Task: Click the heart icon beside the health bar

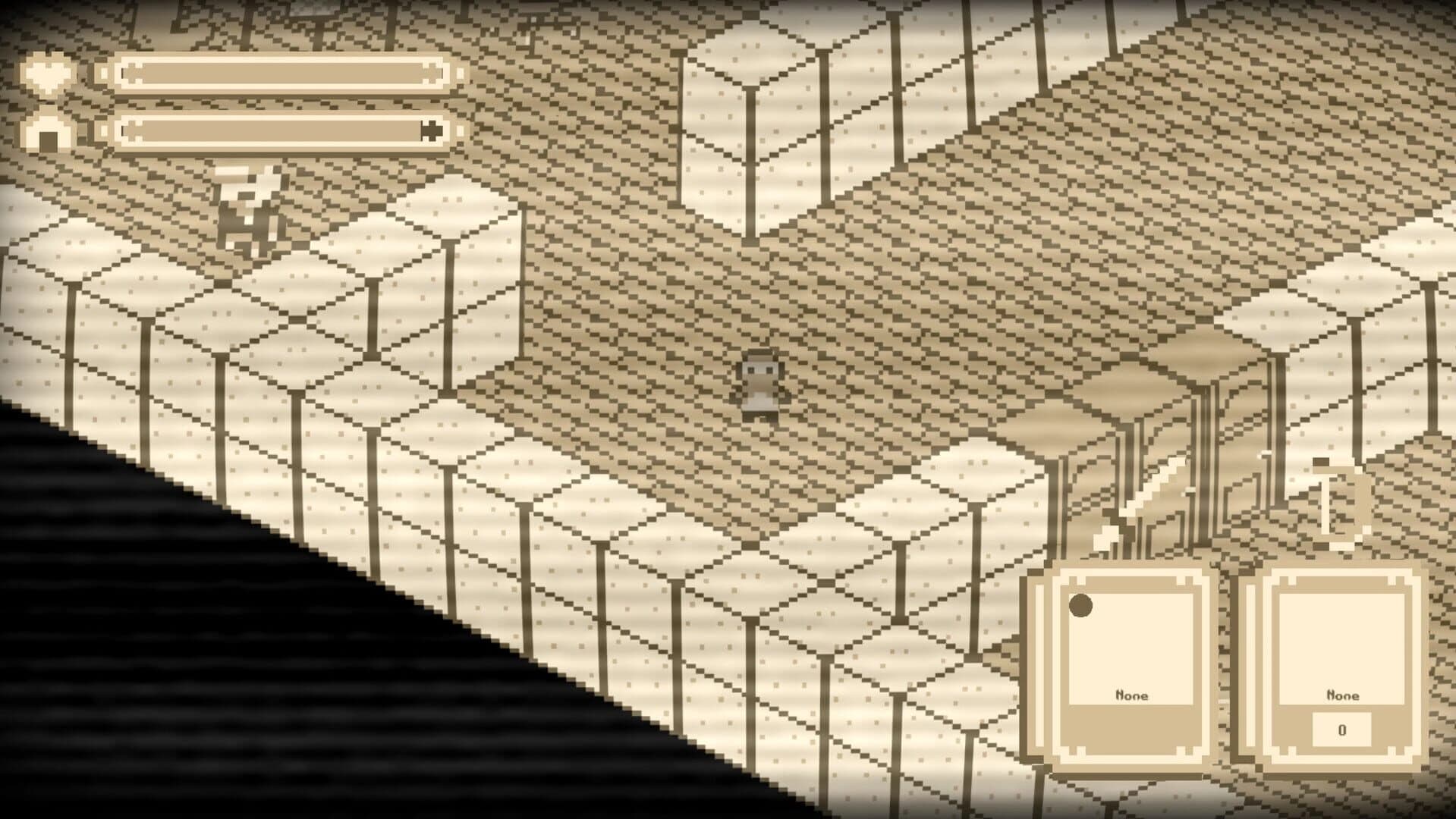Action: click(47, 72)
